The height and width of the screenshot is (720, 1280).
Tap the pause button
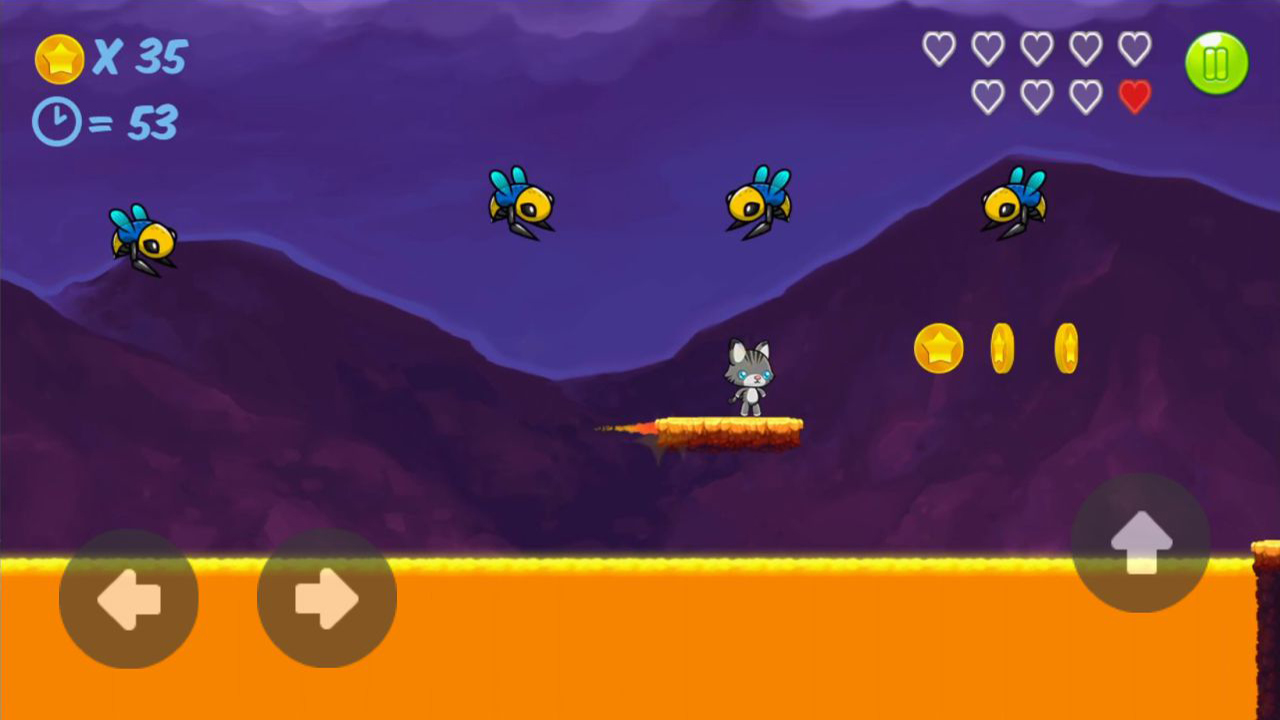1216,62
